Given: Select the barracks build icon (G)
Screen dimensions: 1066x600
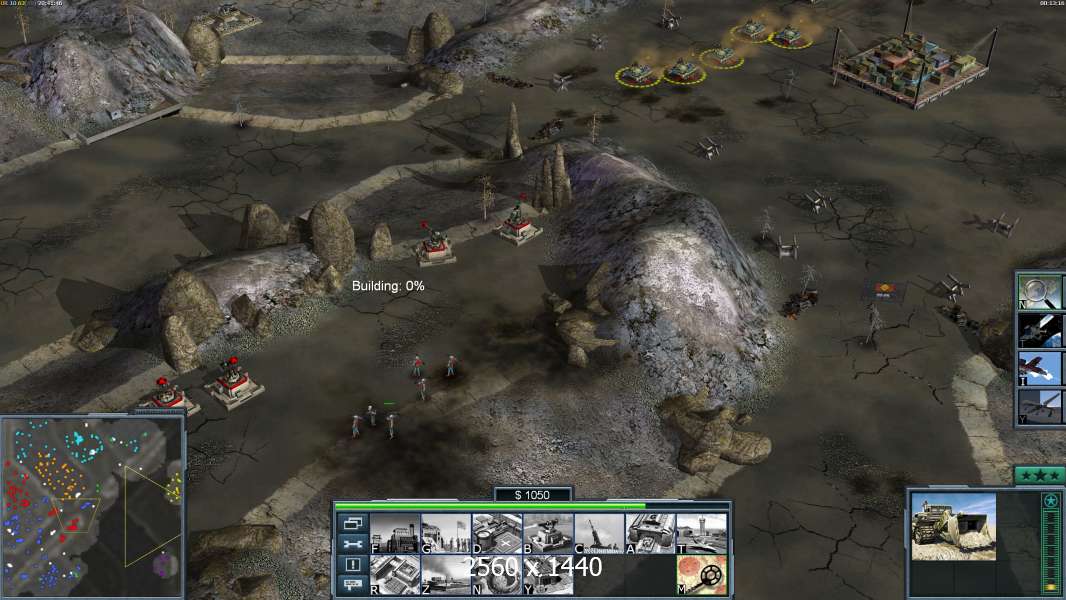Looking at the screenshot, I should click(x=445, y=534).
